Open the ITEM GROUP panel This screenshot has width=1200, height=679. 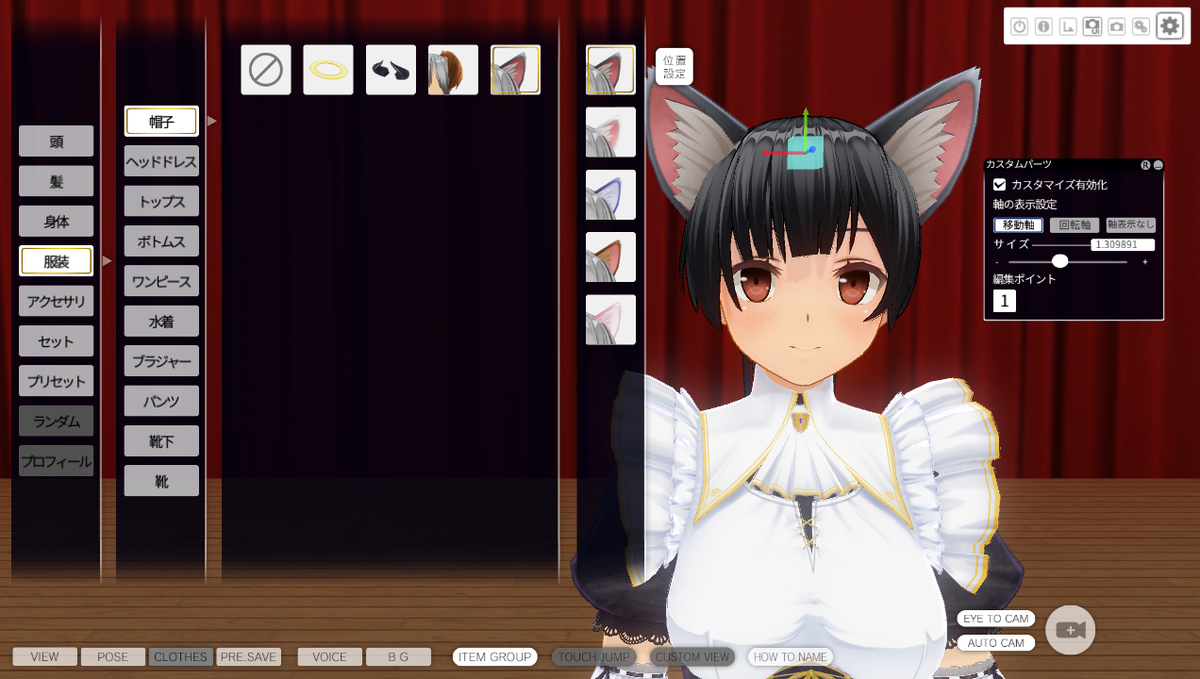(x=495, y=657)
